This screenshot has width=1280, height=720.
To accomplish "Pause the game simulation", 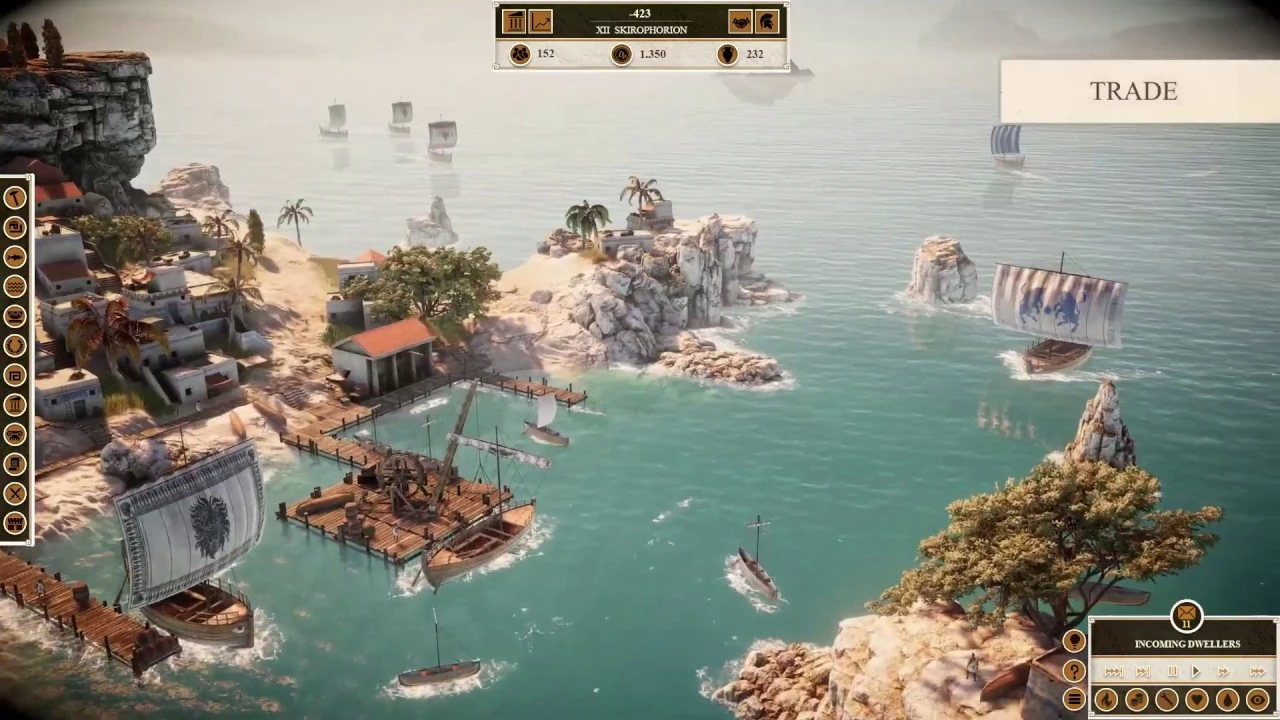I will coord(1172,671).
